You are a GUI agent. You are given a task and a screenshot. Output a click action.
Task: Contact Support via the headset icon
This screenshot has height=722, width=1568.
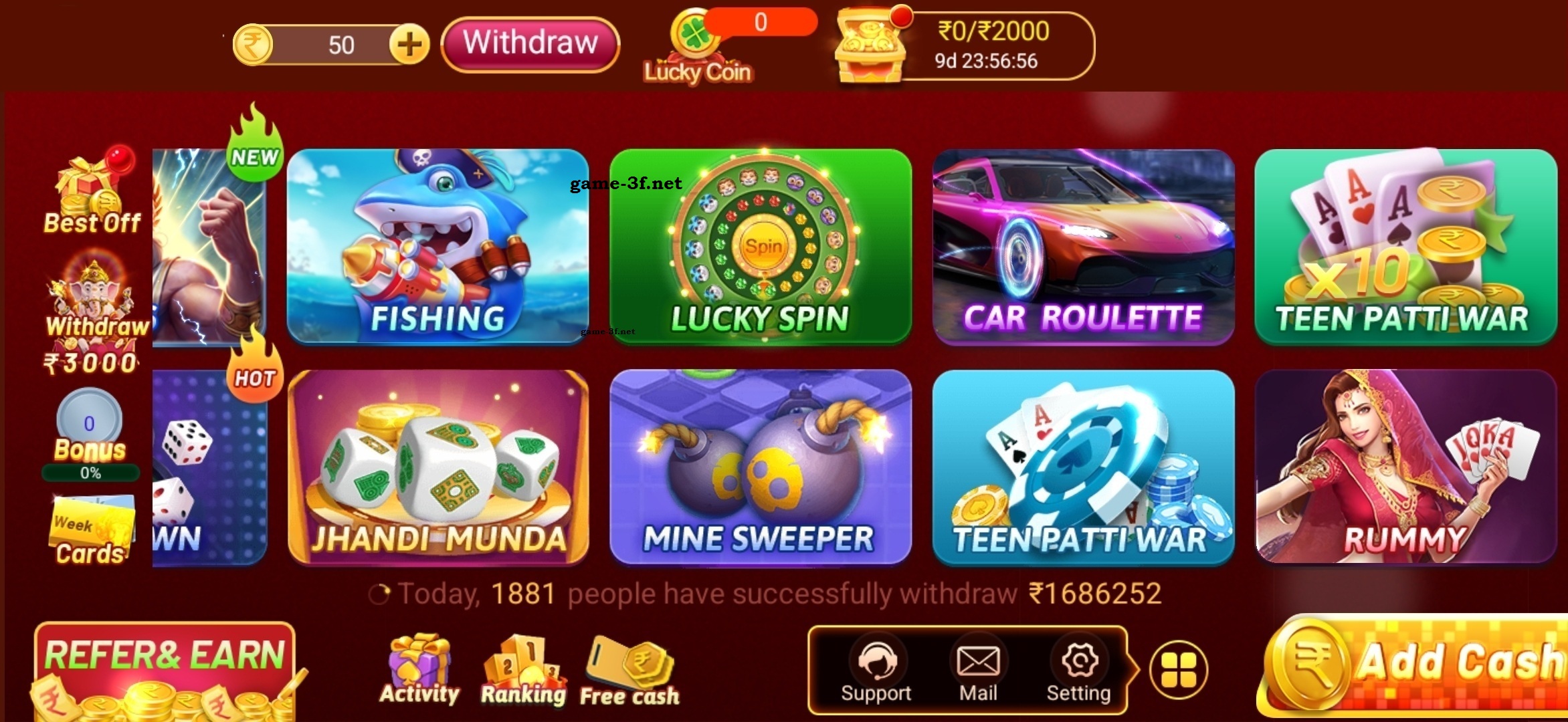pos(876,670)
